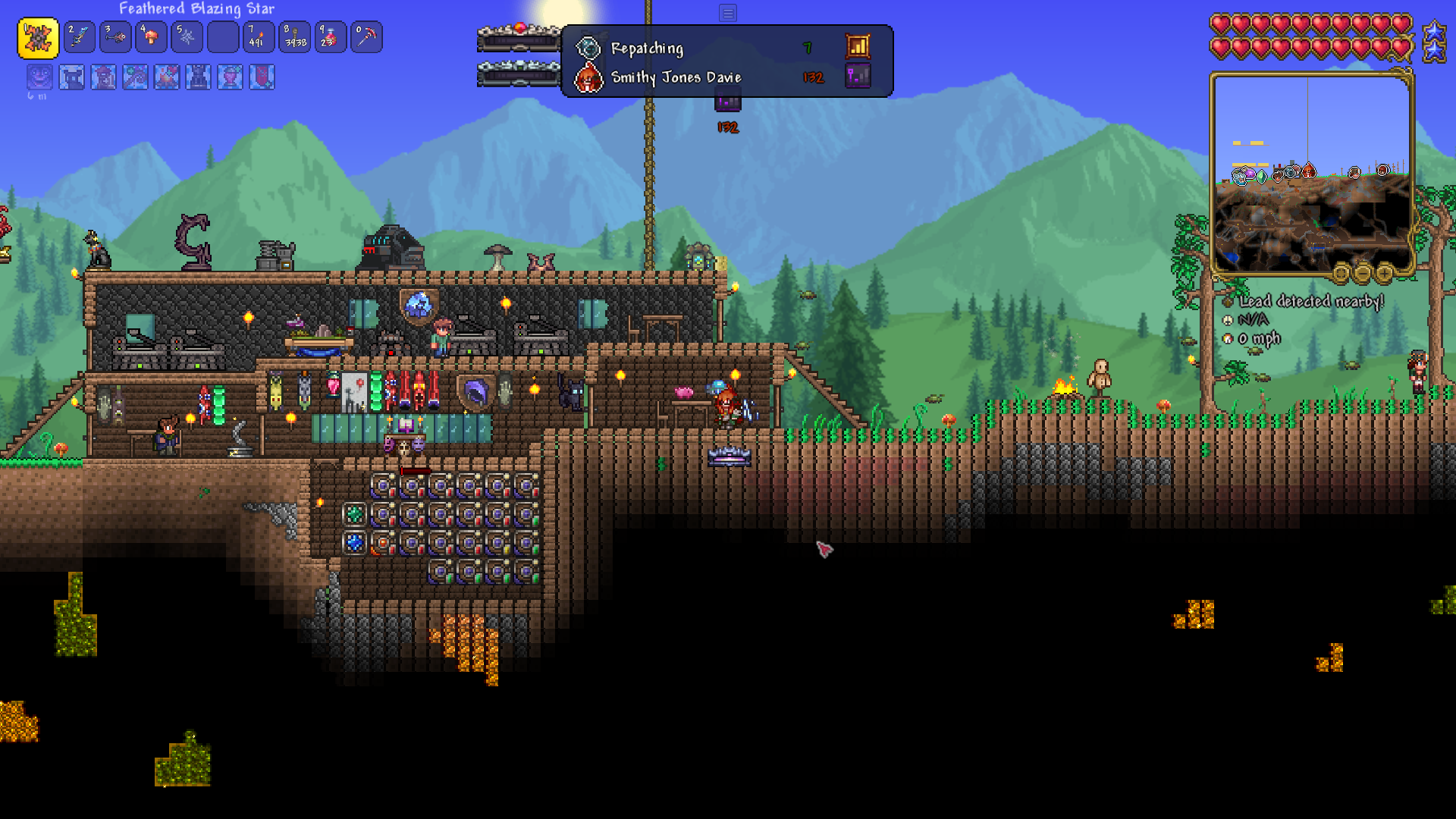1456x819 pixels.
Task: Choose the fish-shaped weapon in slot 3
Action: click(115, 37)
